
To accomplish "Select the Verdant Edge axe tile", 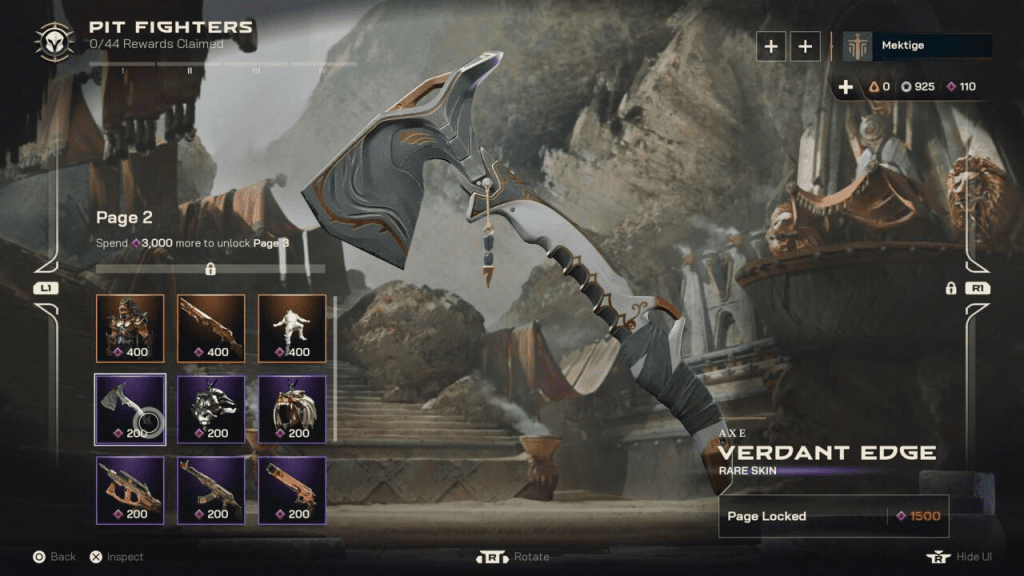I will [x=130, y=408].
